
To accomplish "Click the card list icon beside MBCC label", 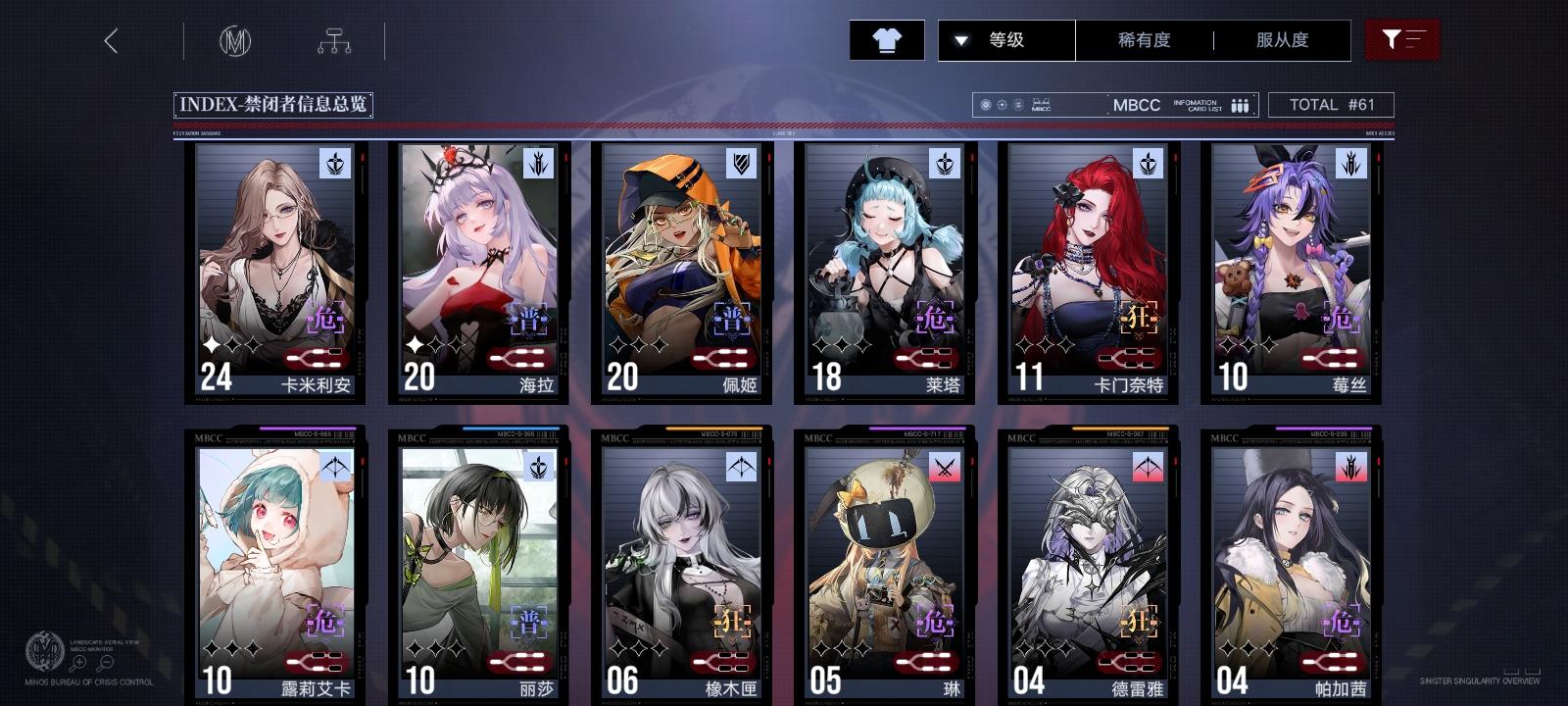I will [x=1242, y=105].
